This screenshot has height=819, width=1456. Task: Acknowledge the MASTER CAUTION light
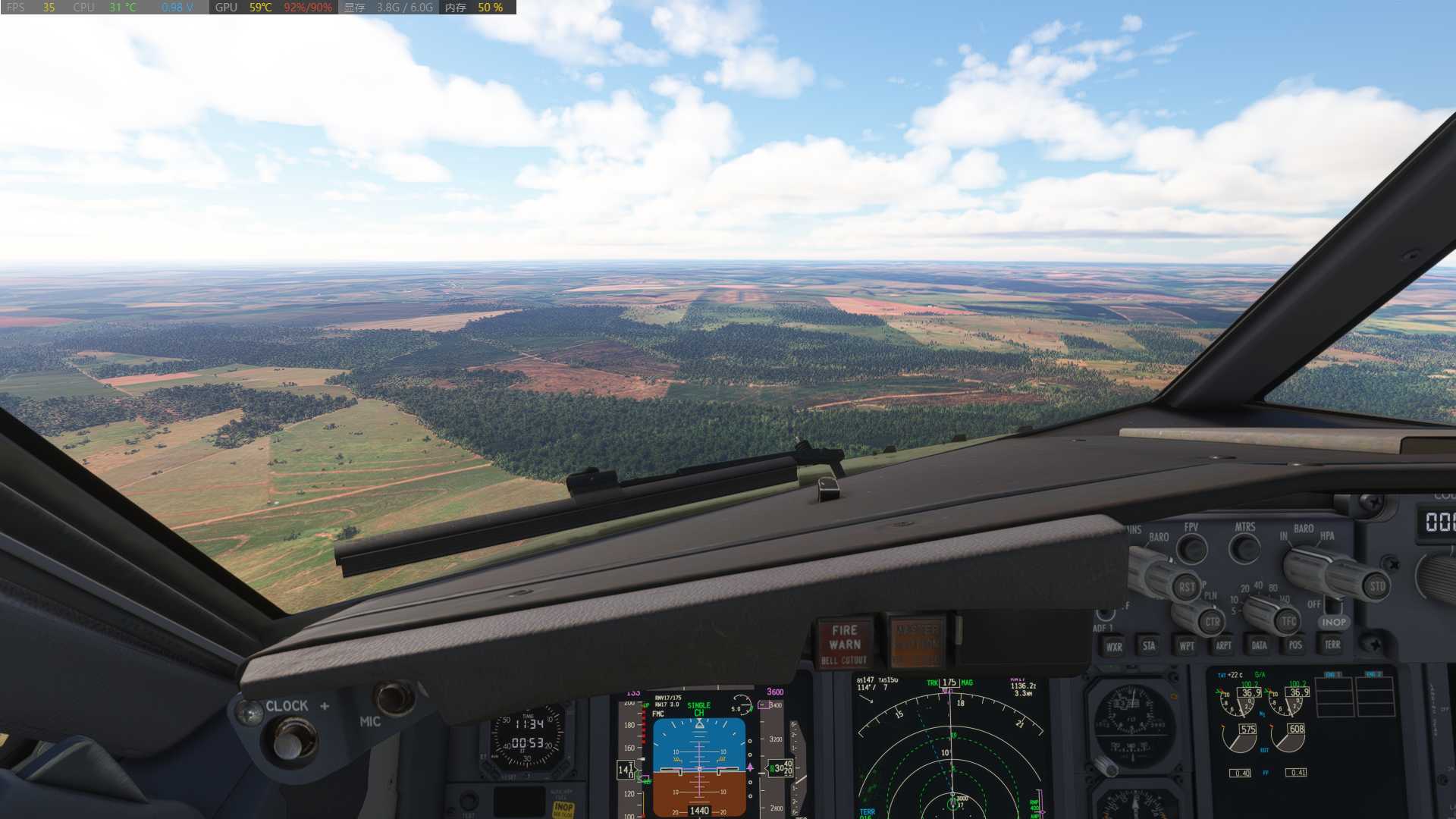pyautogui.click(x=917, y=643)
